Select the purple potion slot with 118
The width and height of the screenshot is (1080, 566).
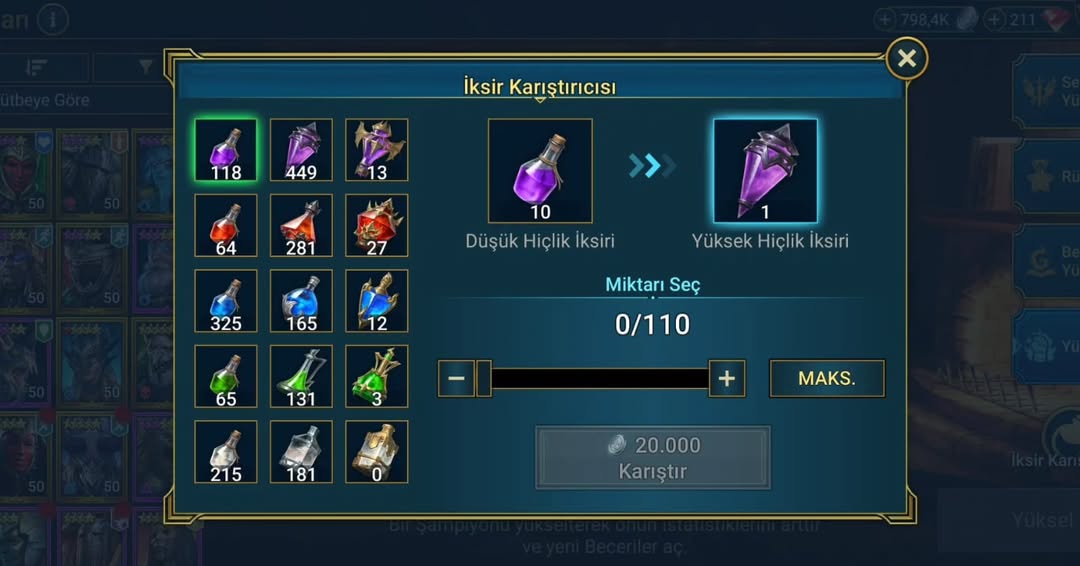coord(226,150)
